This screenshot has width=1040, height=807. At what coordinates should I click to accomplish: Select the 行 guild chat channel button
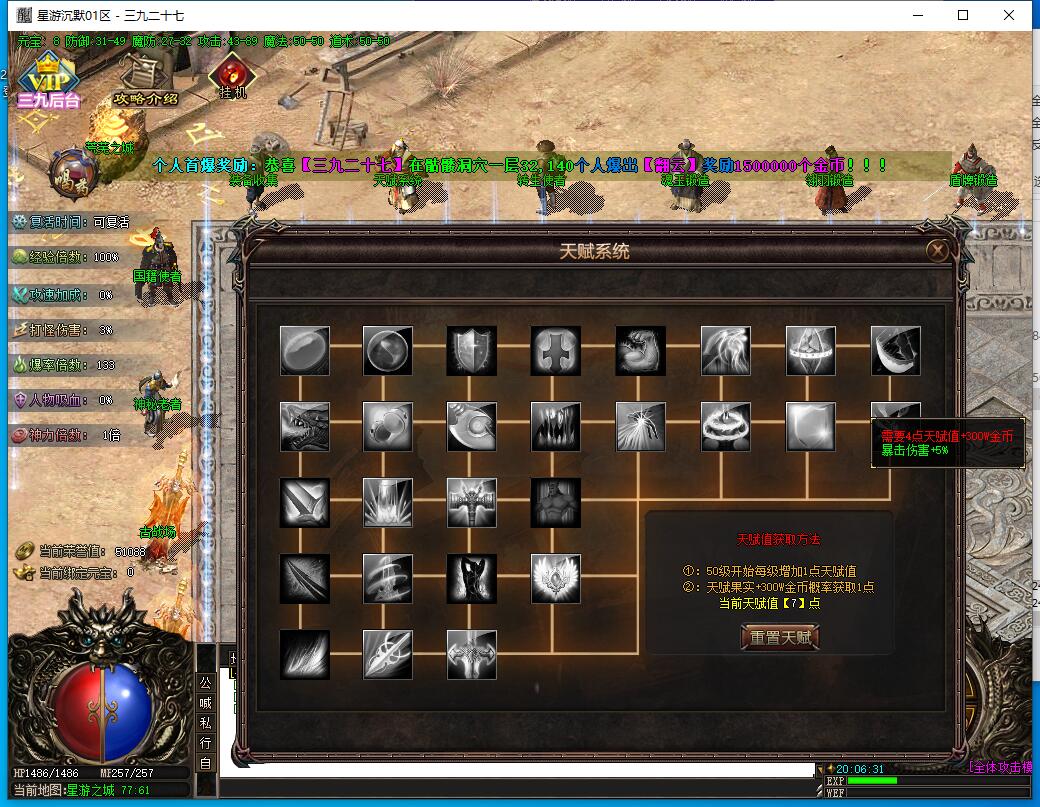(205, 743)
